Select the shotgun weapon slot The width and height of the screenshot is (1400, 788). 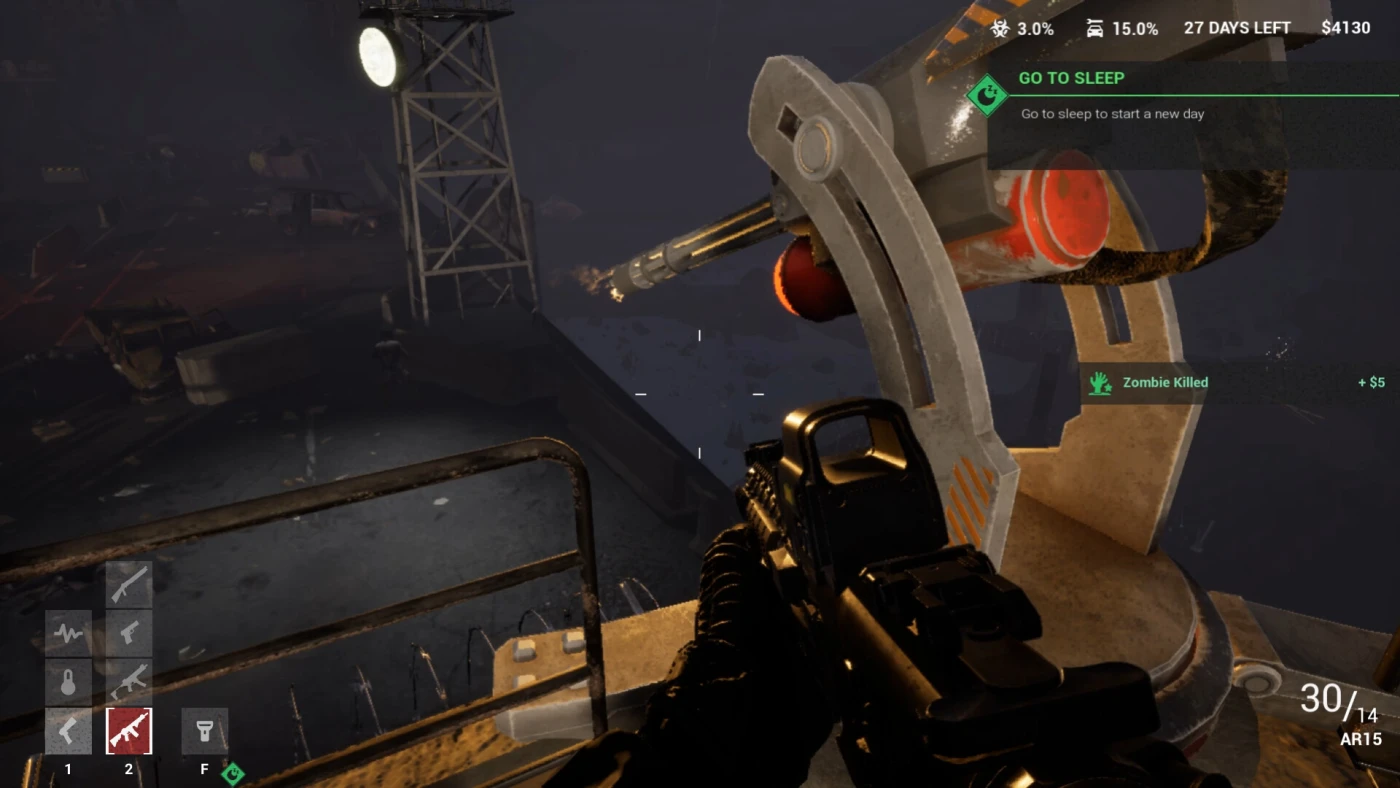[129, 584]
